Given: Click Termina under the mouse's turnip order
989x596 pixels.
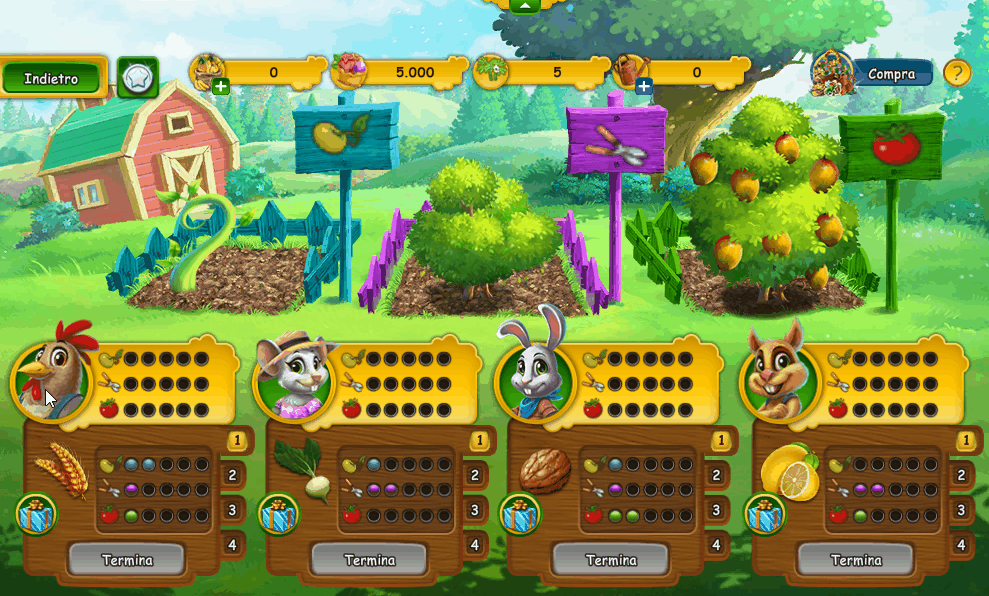Looking at the screenshot, I should tap(369, 560).
